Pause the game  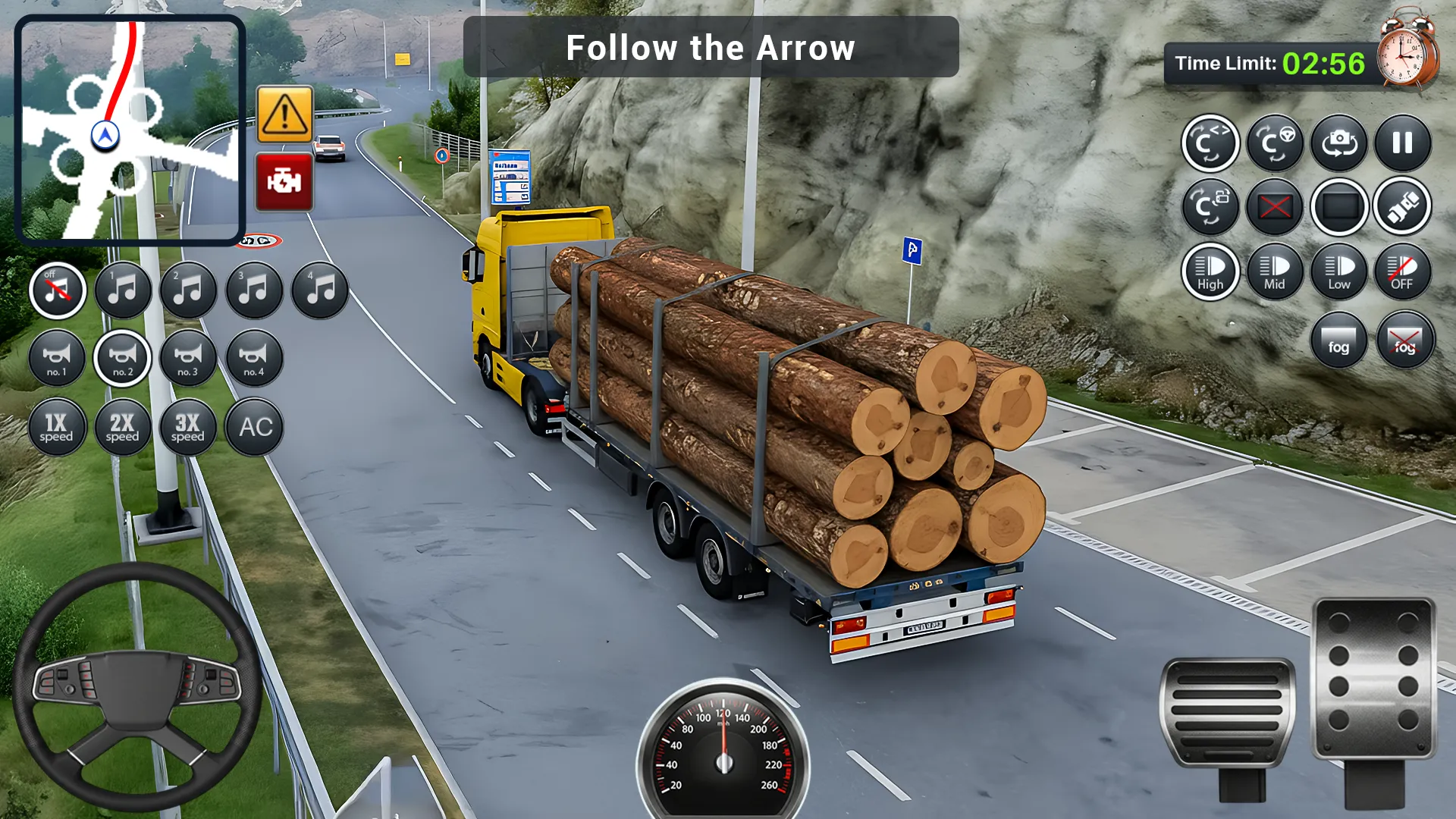[1404, 143]
